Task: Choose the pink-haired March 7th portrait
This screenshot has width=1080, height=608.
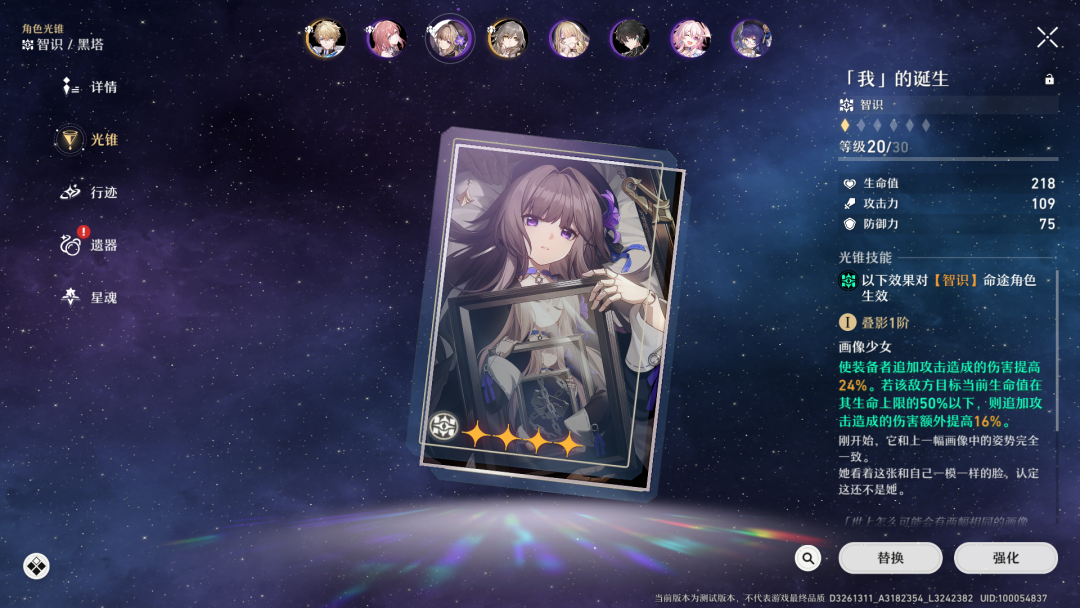Action: click(690, 39)
